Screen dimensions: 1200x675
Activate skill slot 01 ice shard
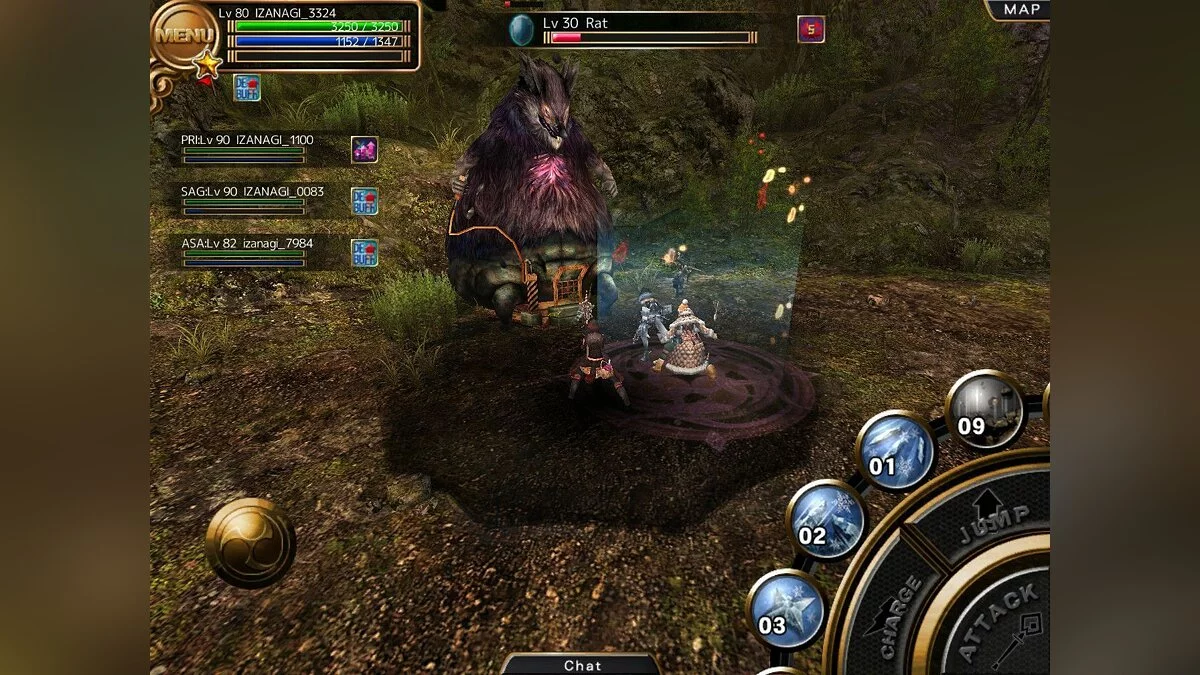point(895,451)
